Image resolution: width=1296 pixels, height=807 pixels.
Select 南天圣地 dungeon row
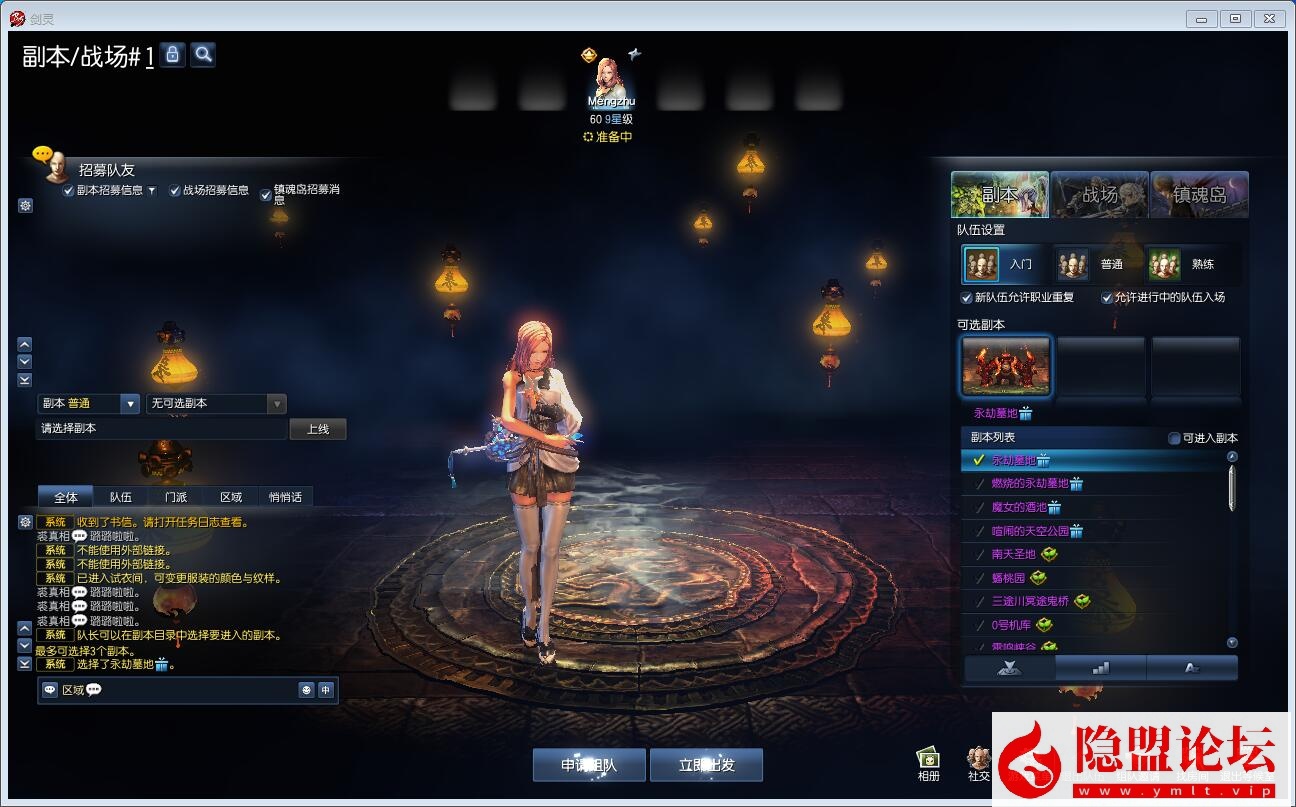pyautogui.click(x=1015, y=555)
